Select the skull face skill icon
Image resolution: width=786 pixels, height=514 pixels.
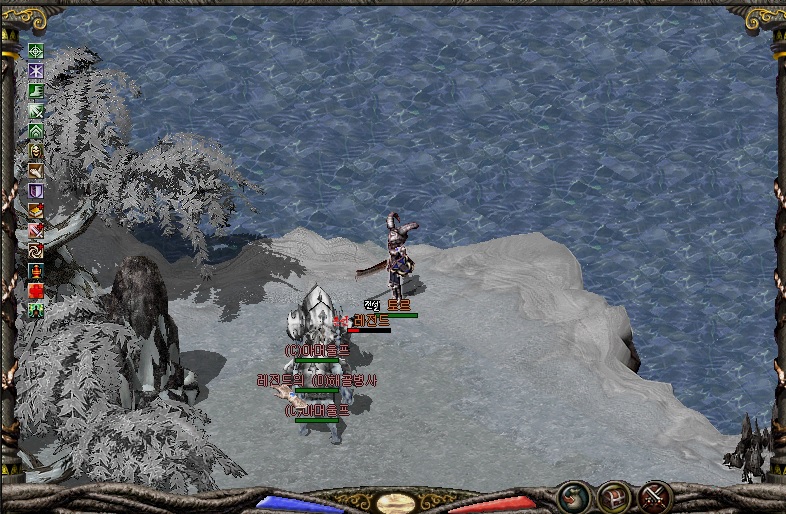36,151
